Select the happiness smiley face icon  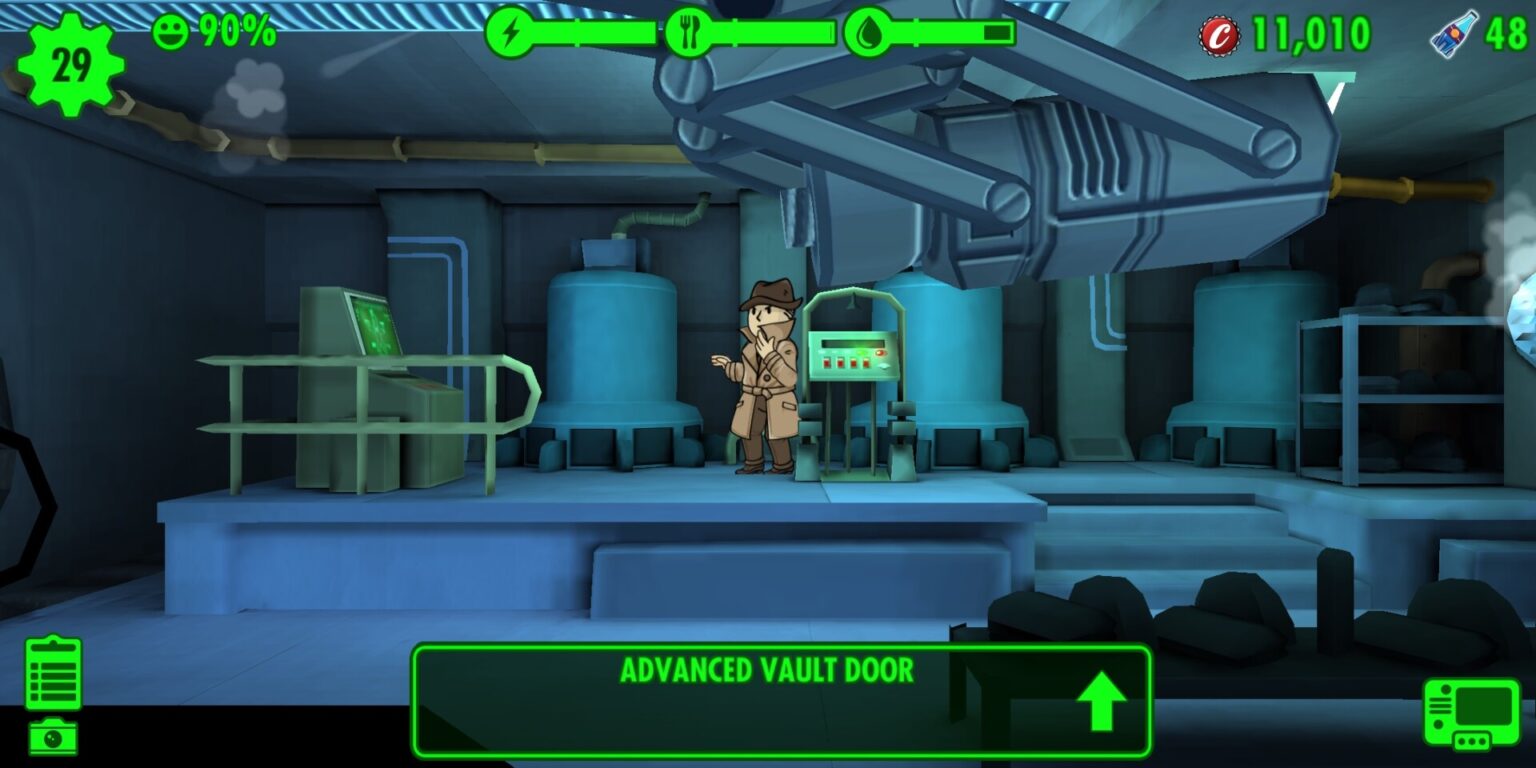170,30
